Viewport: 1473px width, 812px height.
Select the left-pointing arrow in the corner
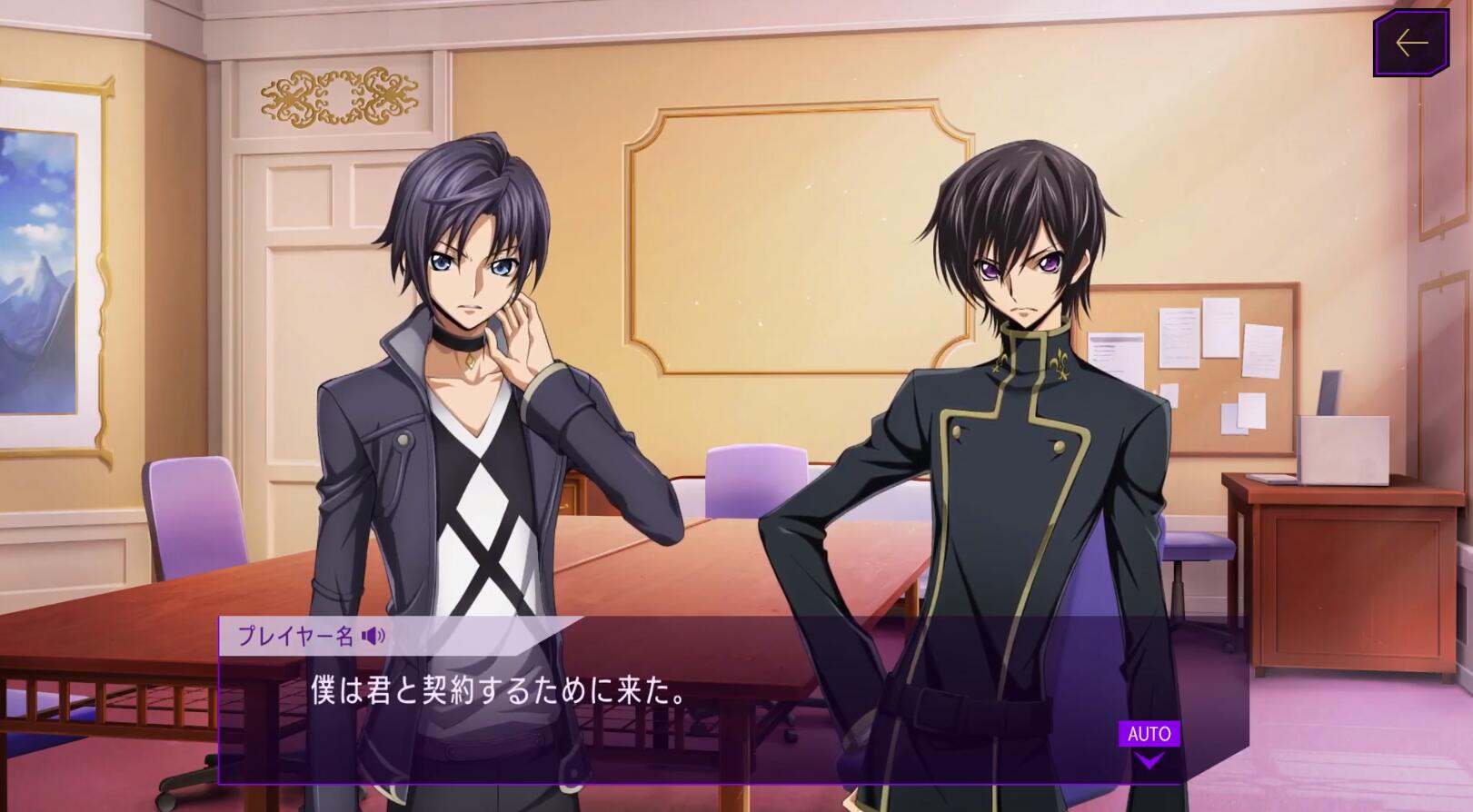pyautogui.click(x=1411, y=40)
